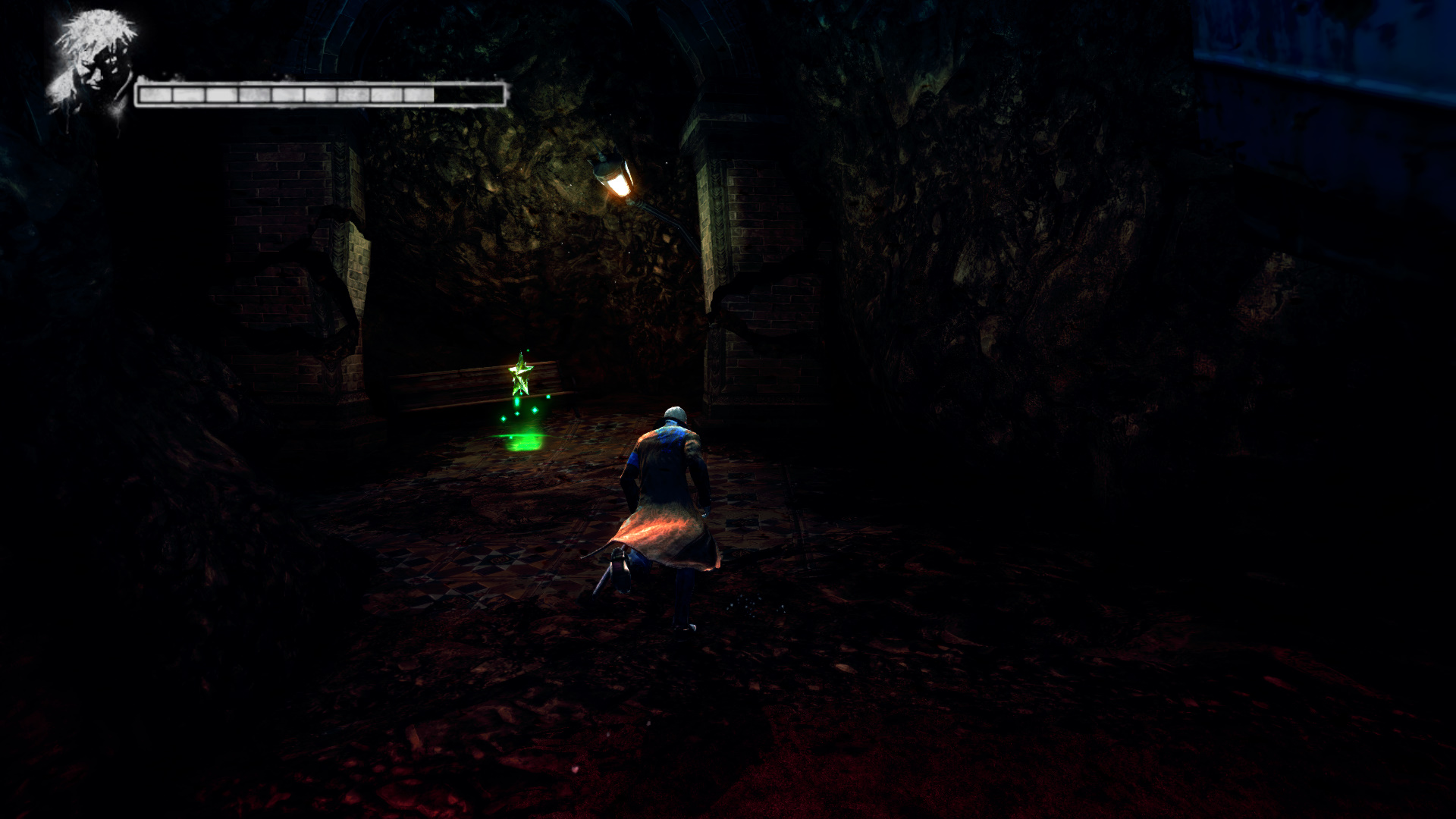
Task: Click Dante's white portrait icon
Action: 93,64
